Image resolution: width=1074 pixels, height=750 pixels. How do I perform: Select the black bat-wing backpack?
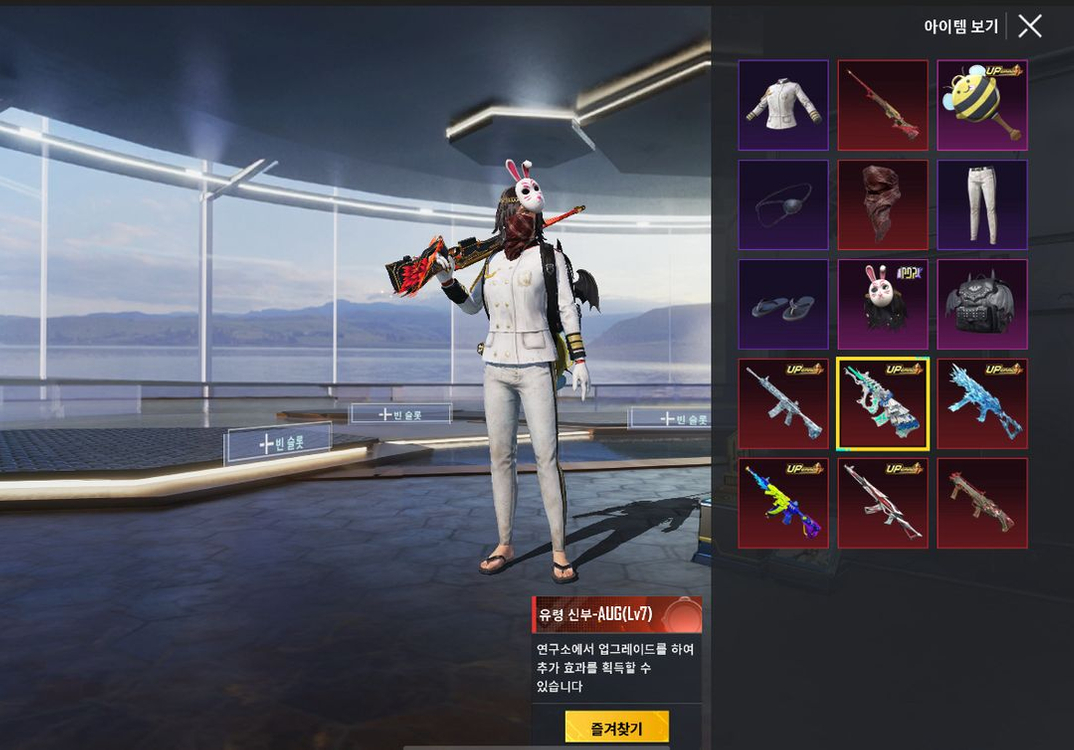[982, 305]
